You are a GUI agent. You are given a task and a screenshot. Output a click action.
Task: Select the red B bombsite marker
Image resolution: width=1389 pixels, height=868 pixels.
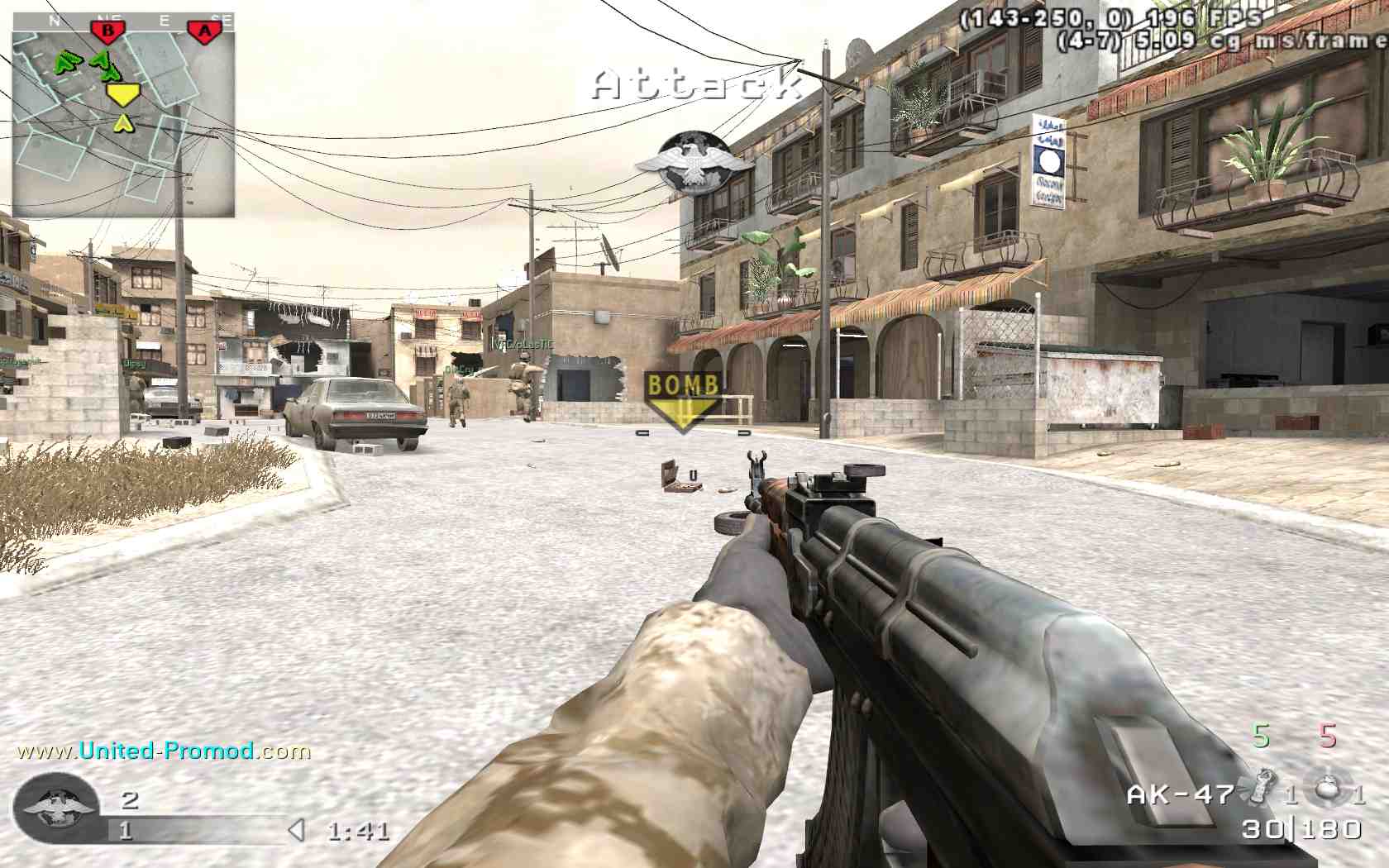click(107, 31)
